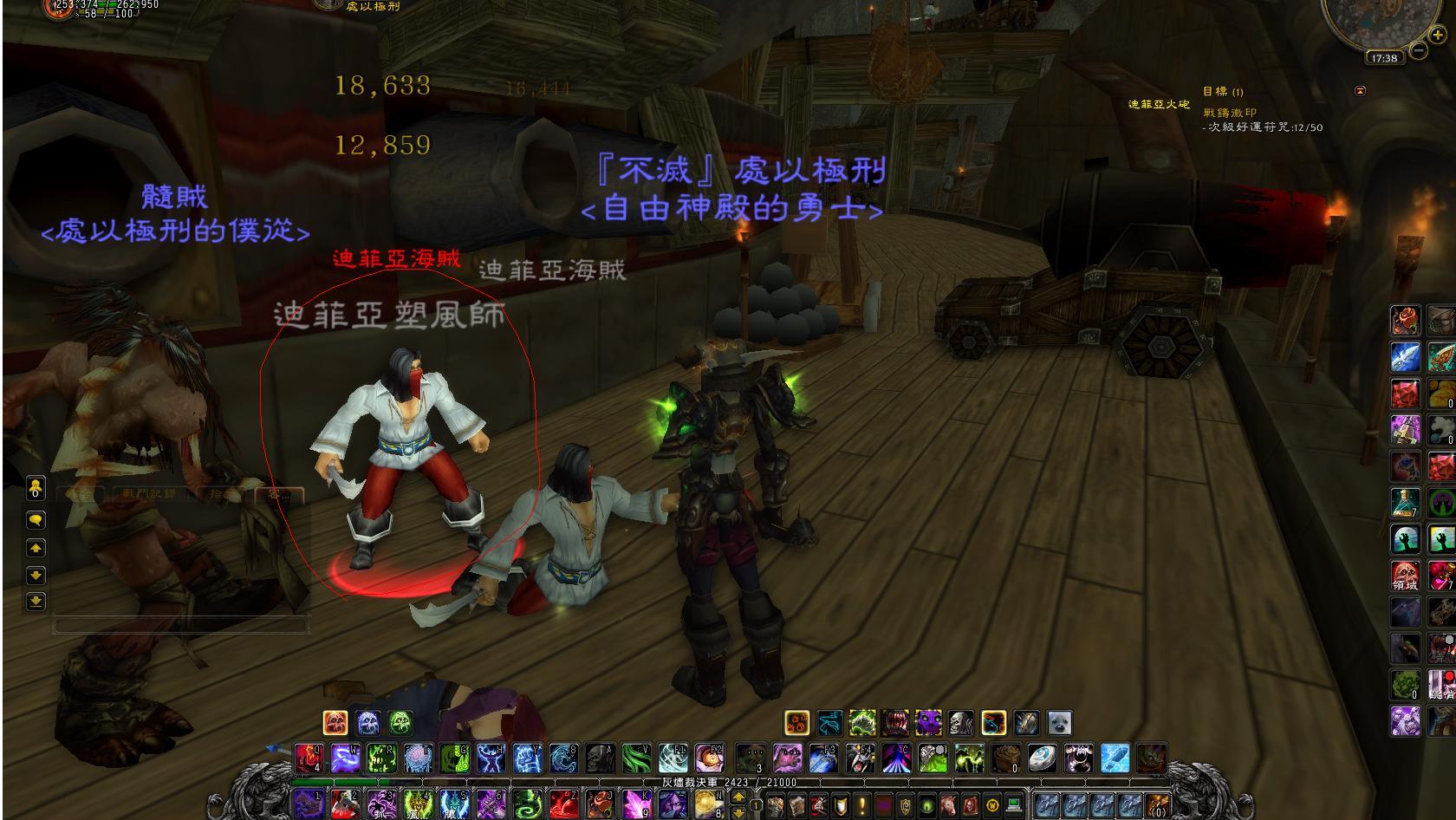Activate the green skull stance icon
The height and width of the screenshot is (820, 1456).
(400, 722)
